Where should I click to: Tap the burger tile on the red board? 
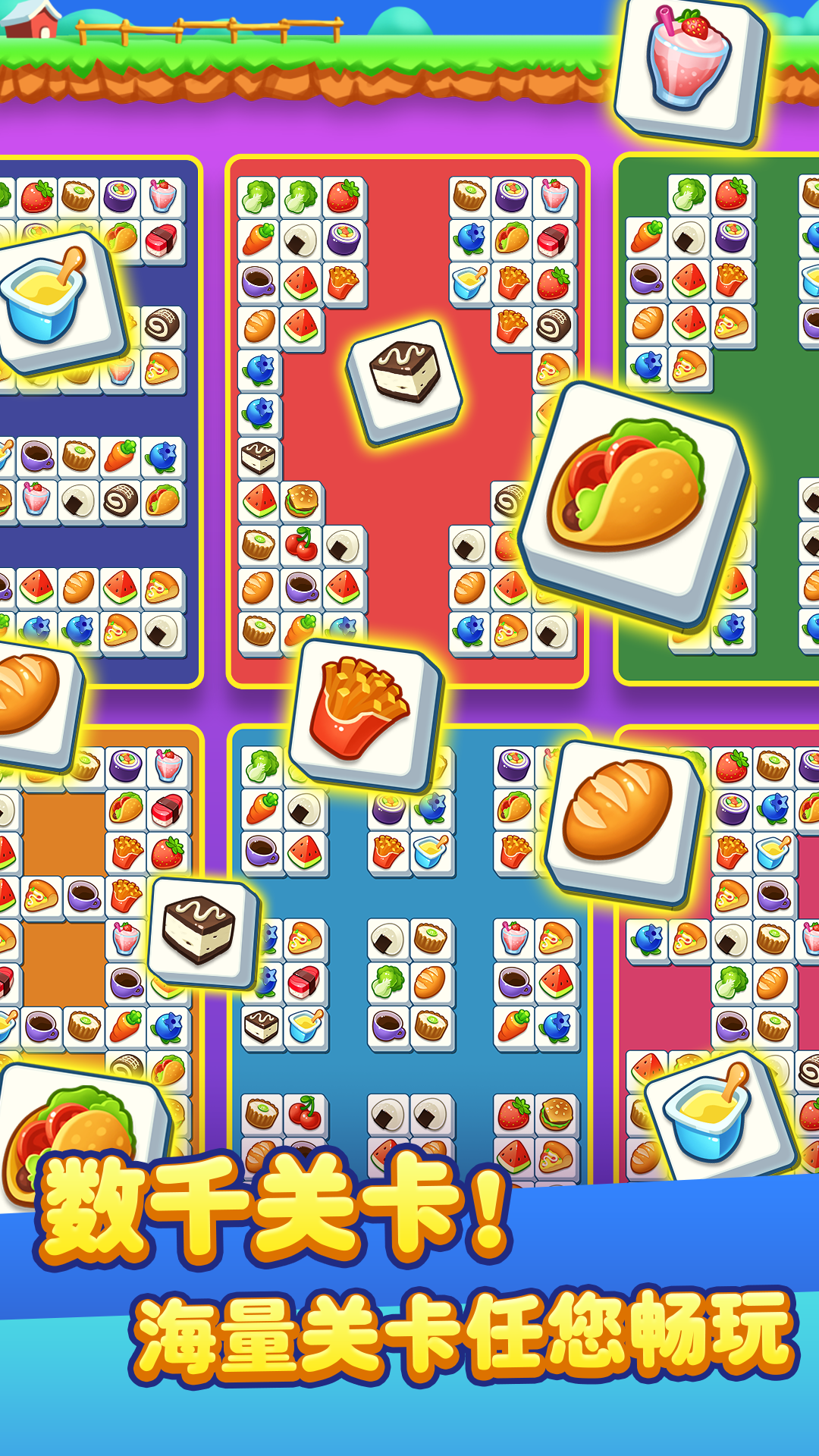click(x=302, y=501)
